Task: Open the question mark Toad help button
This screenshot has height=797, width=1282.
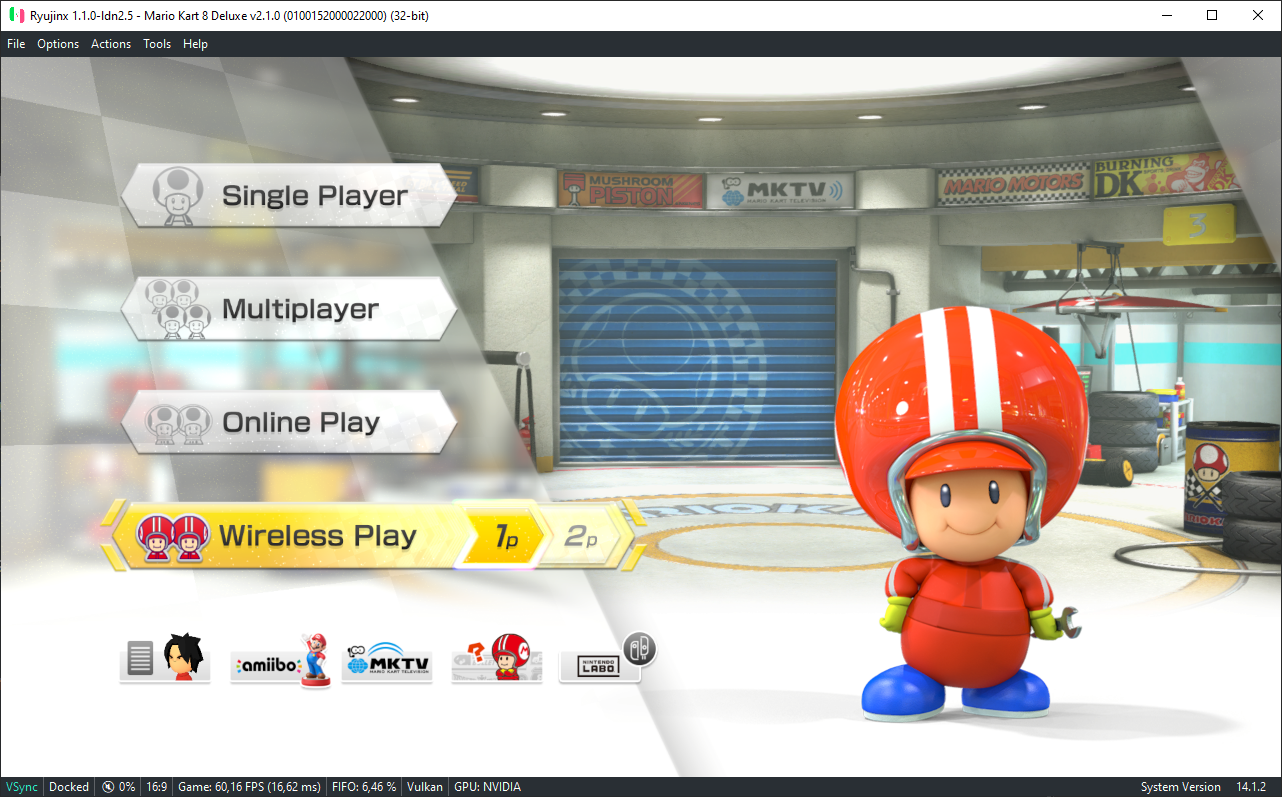Action: click(x=497, y=659)
